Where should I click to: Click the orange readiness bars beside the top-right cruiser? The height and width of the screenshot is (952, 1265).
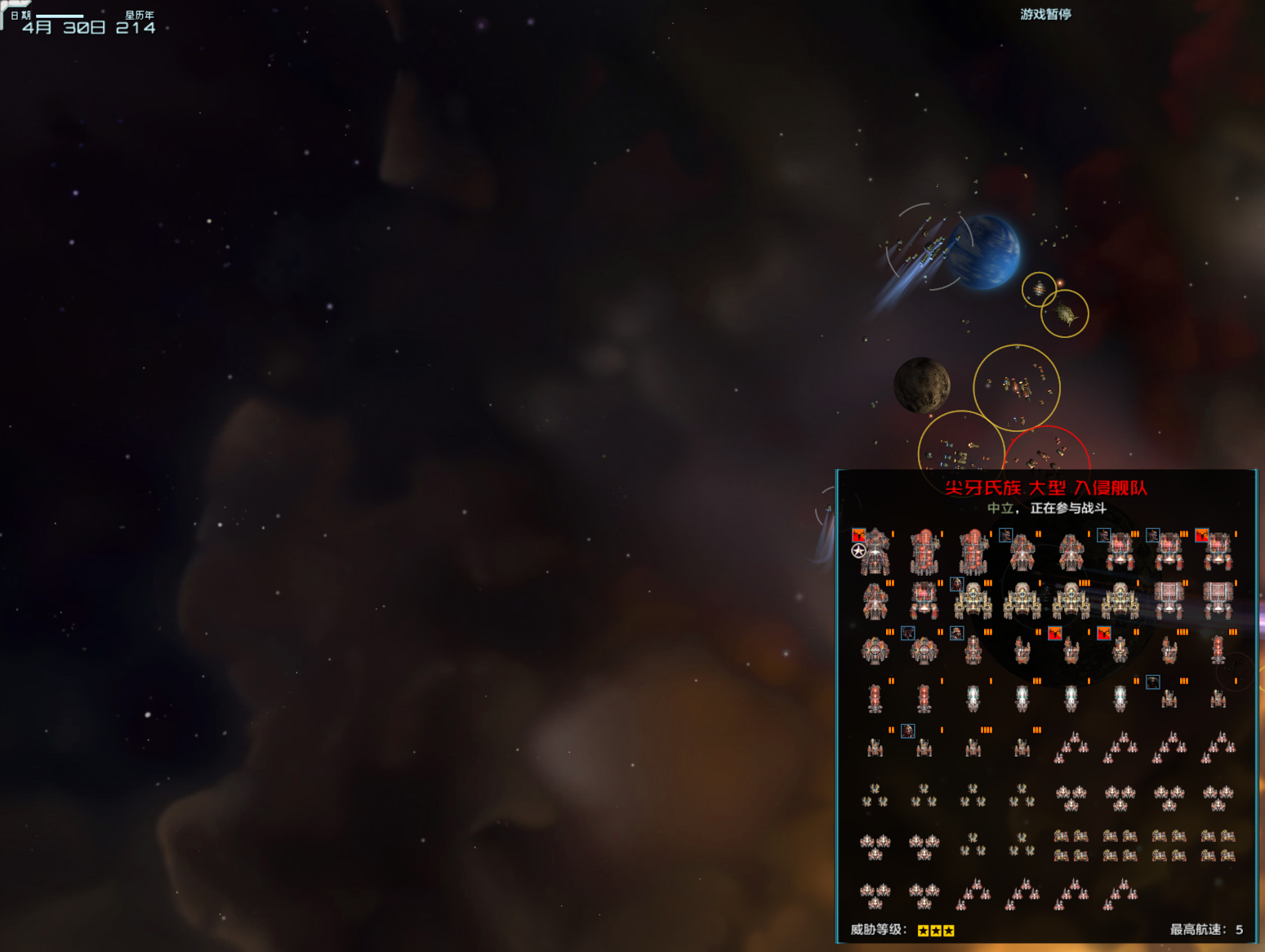click(1235, 532)
